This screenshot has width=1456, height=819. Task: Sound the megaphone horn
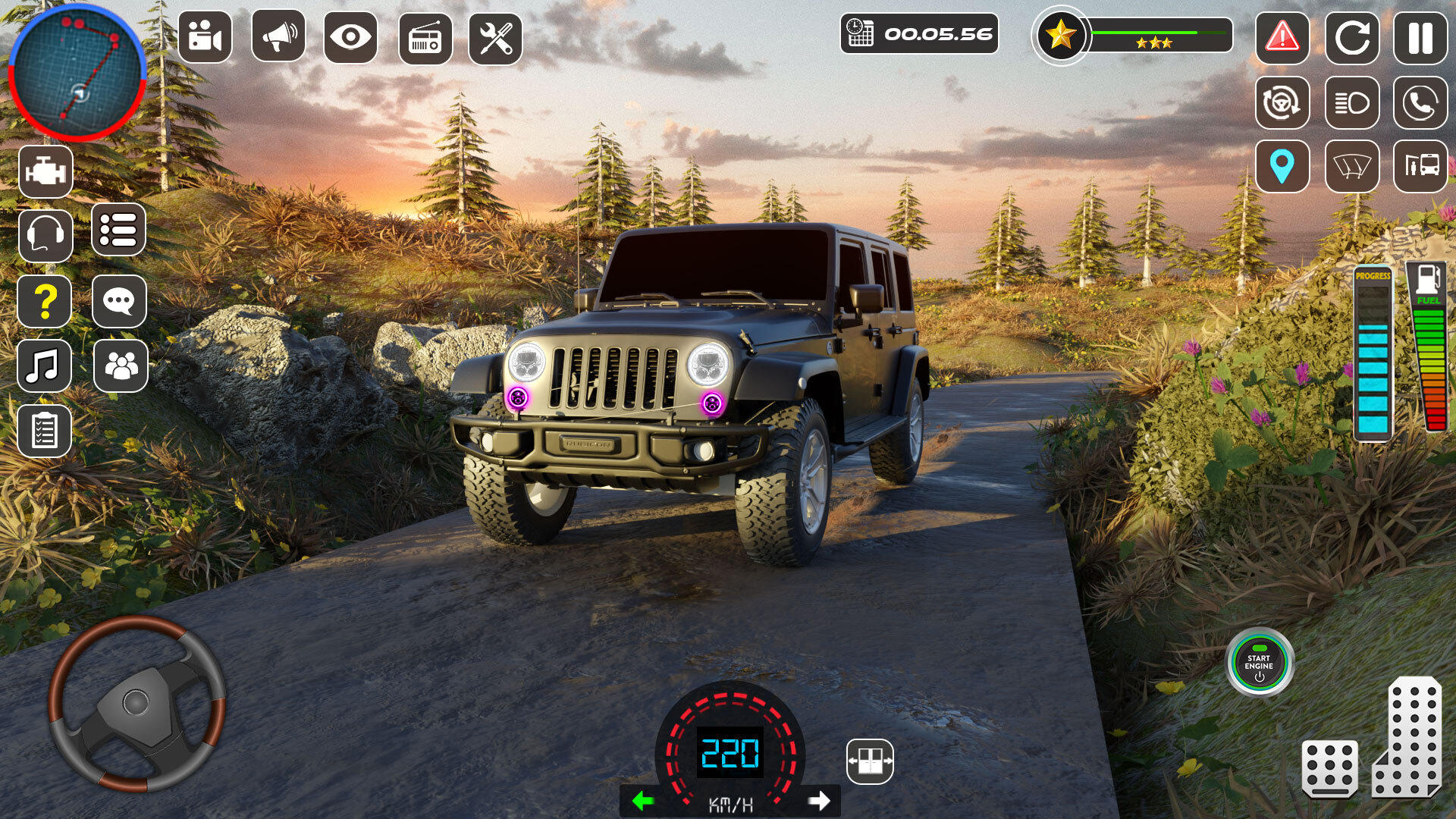[278, 37]
